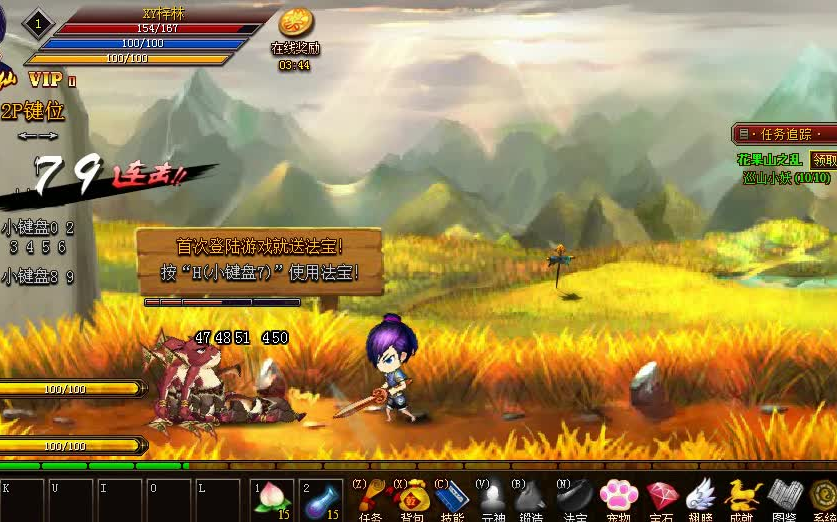Open the 锻造 forging menu
837x522 pixels.
tap(534, 498)
